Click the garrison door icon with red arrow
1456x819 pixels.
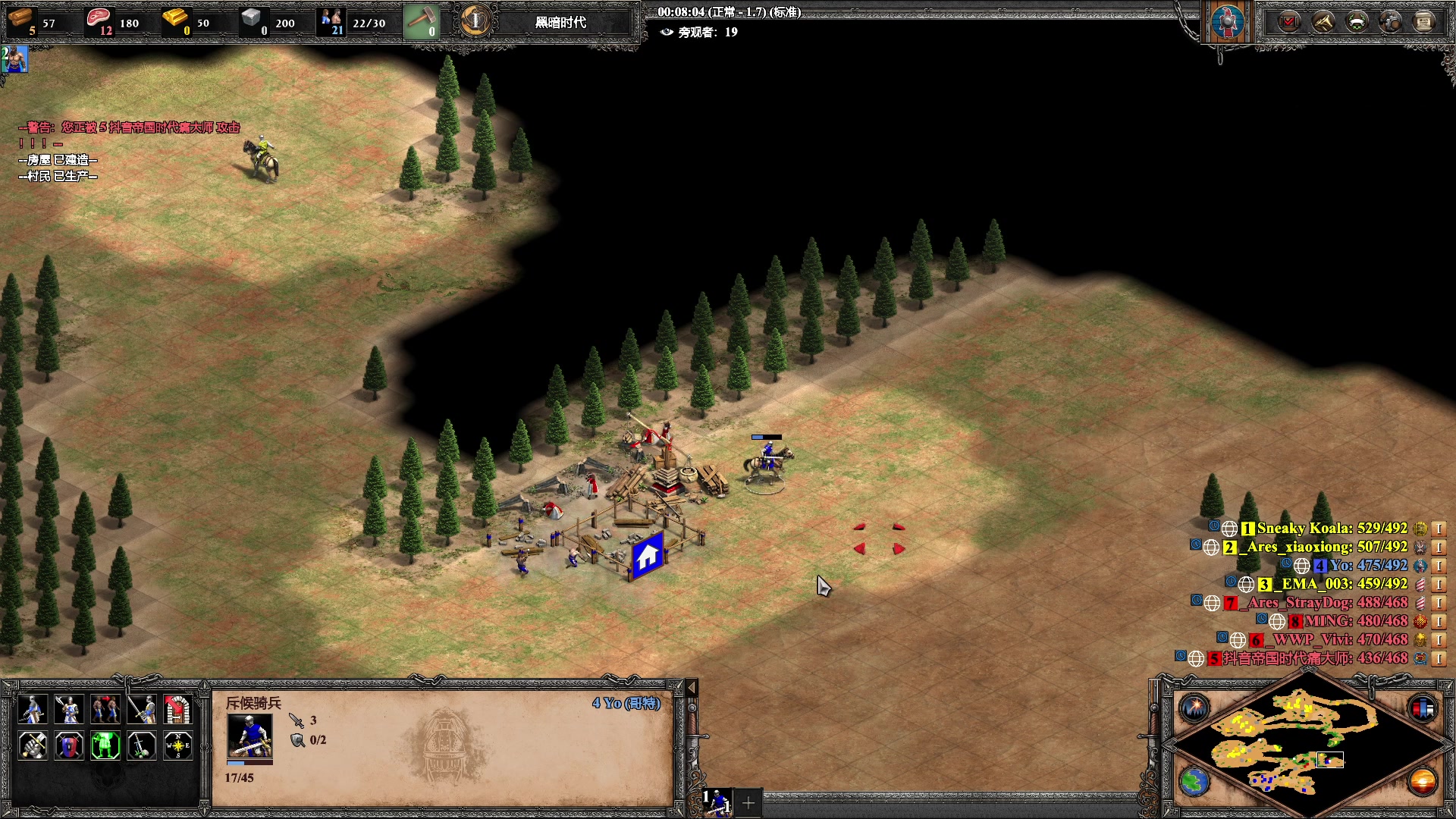pyautogui.click(x=177, y=710)
